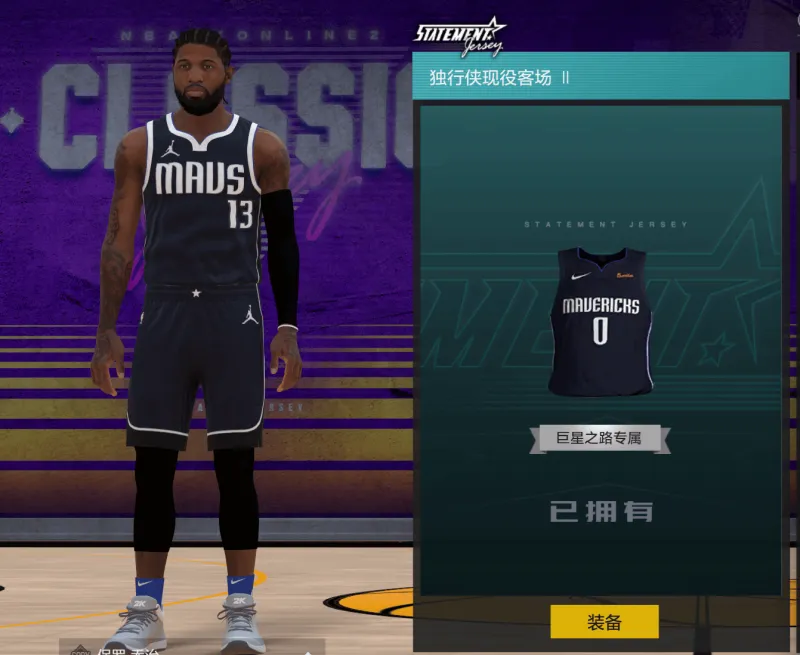Image resolution: width=800 pixels, height=655 pixels.
Task: Equip the jersey with the yellow 装备 button
Action: (x=604, y=621)
